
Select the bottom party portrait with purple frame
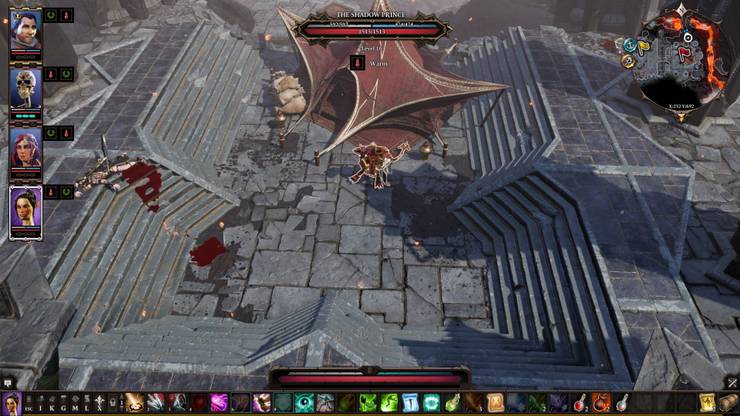[25, 208]
